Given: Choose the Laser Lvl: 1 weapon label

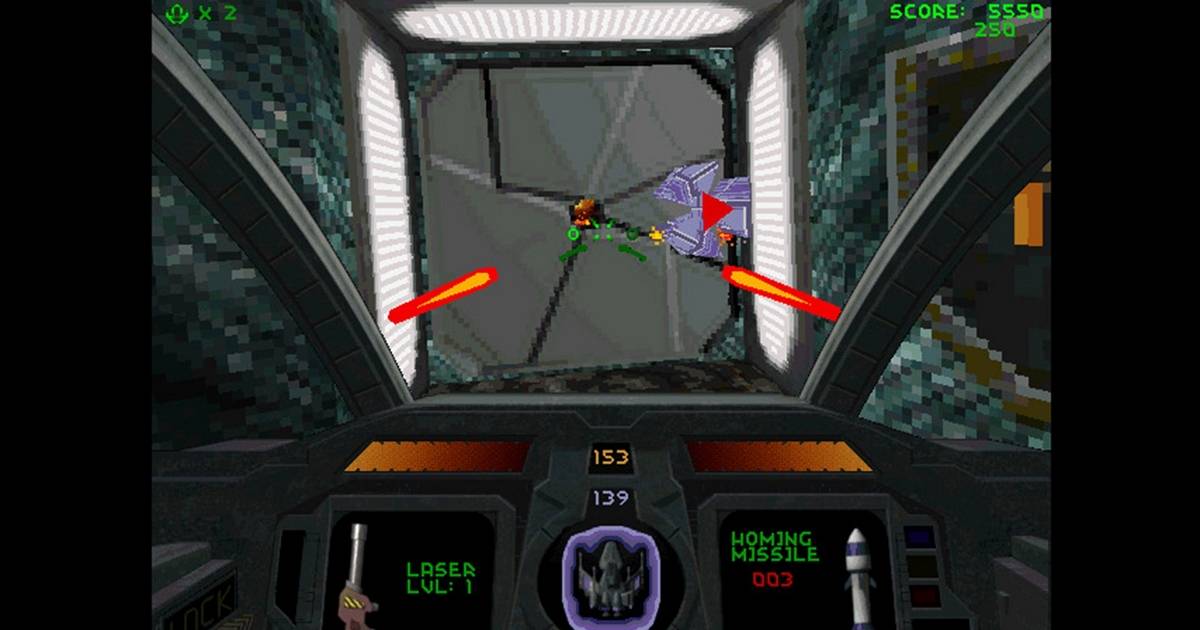Looking at the screenshot, I should (440, 577).
